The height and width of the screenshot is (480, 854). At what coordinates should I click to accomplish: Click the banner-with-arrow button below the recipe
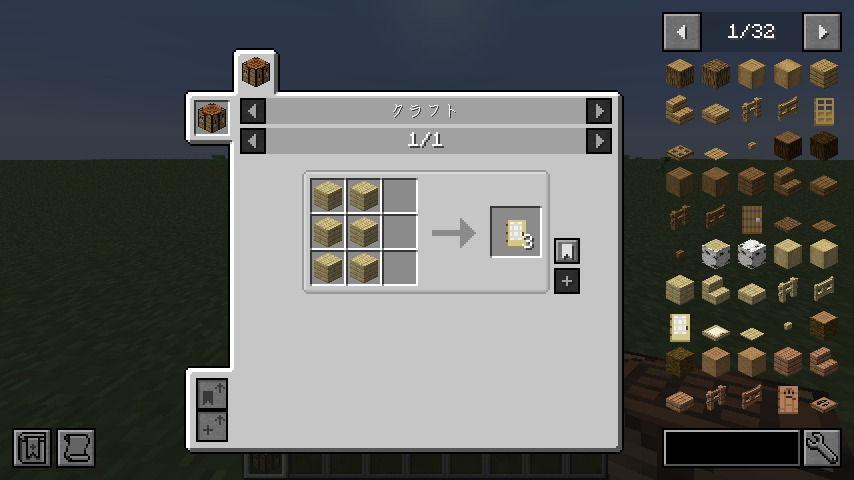[212, 394]
